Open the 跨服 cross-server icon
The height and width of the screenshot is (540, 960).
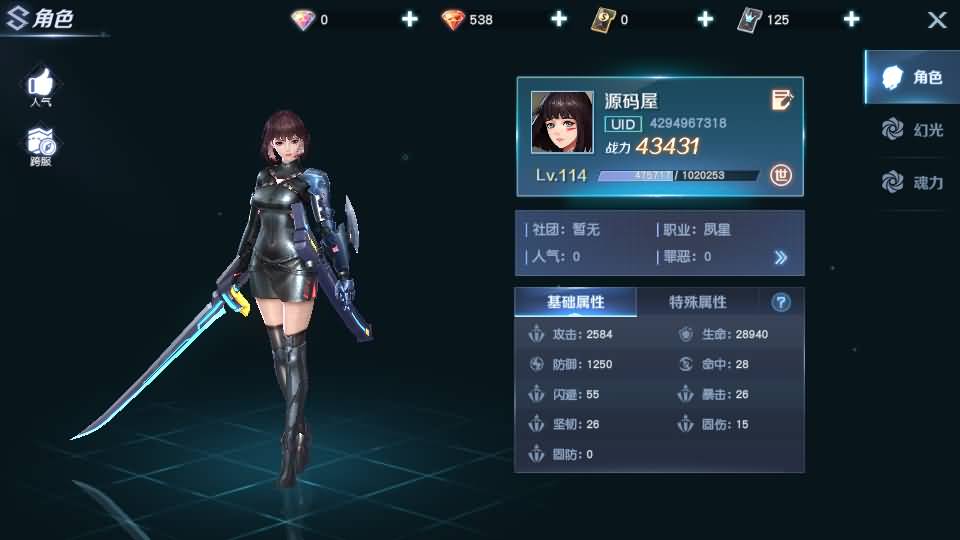41,143
